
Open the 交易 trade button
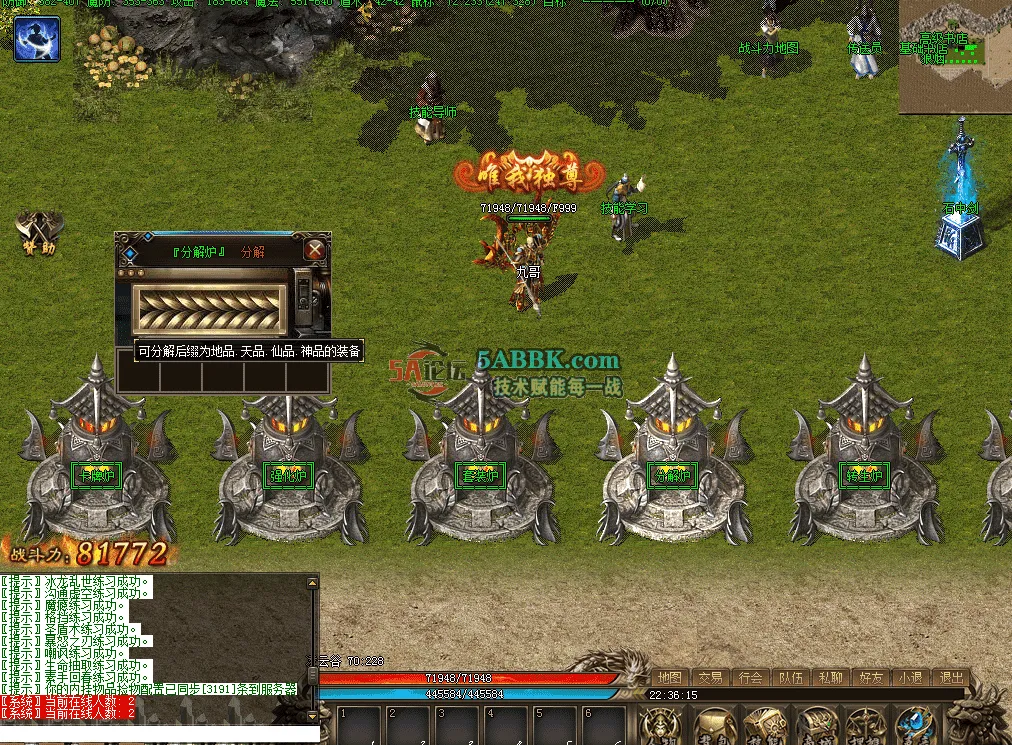[x=710, y=677]
